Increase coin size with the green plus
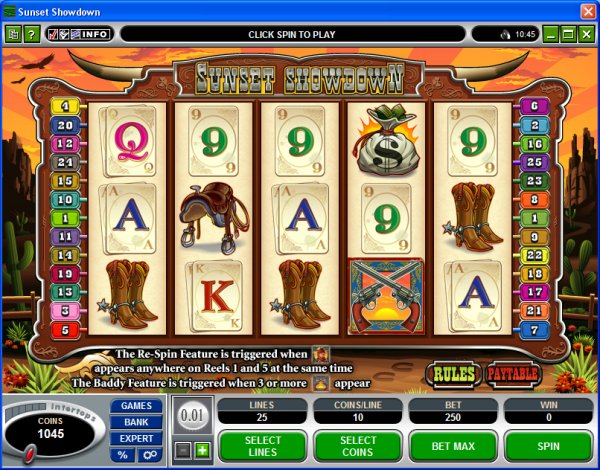The height and width of the screenshot is (470, 600). pyautogui.click(x=201, y=451)
